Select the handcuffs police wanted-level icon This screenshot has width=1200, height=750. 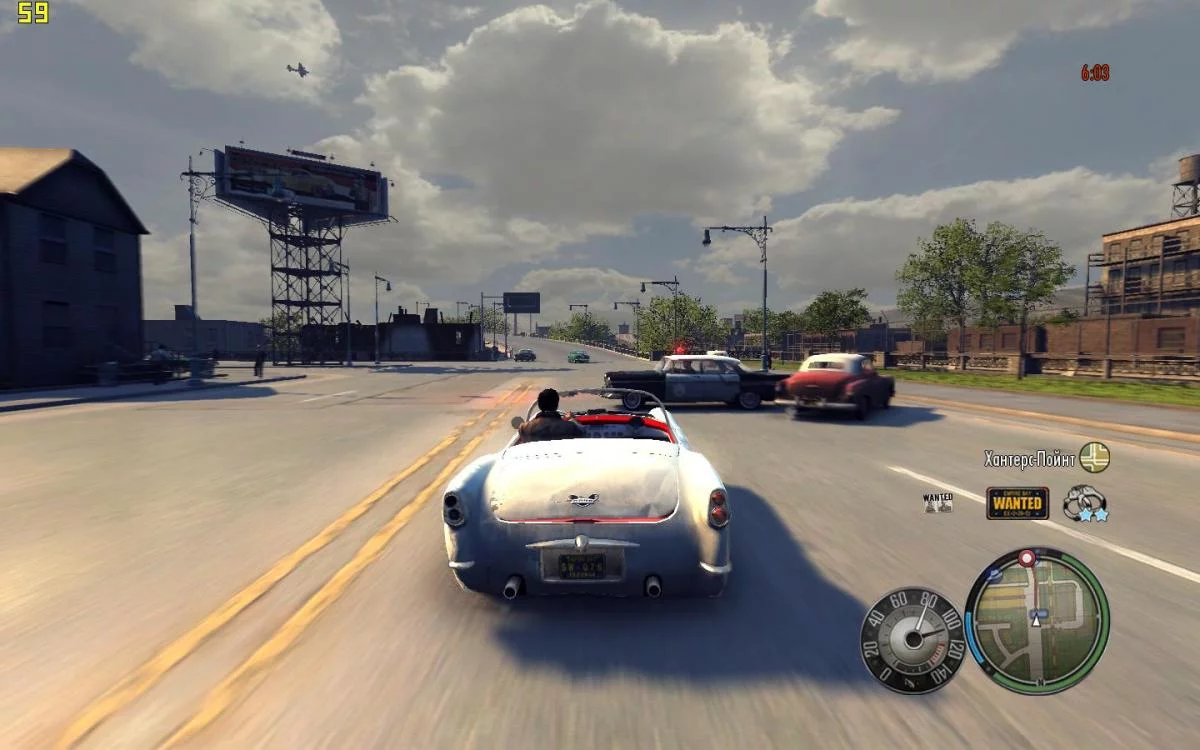(x=1084, y=503)
